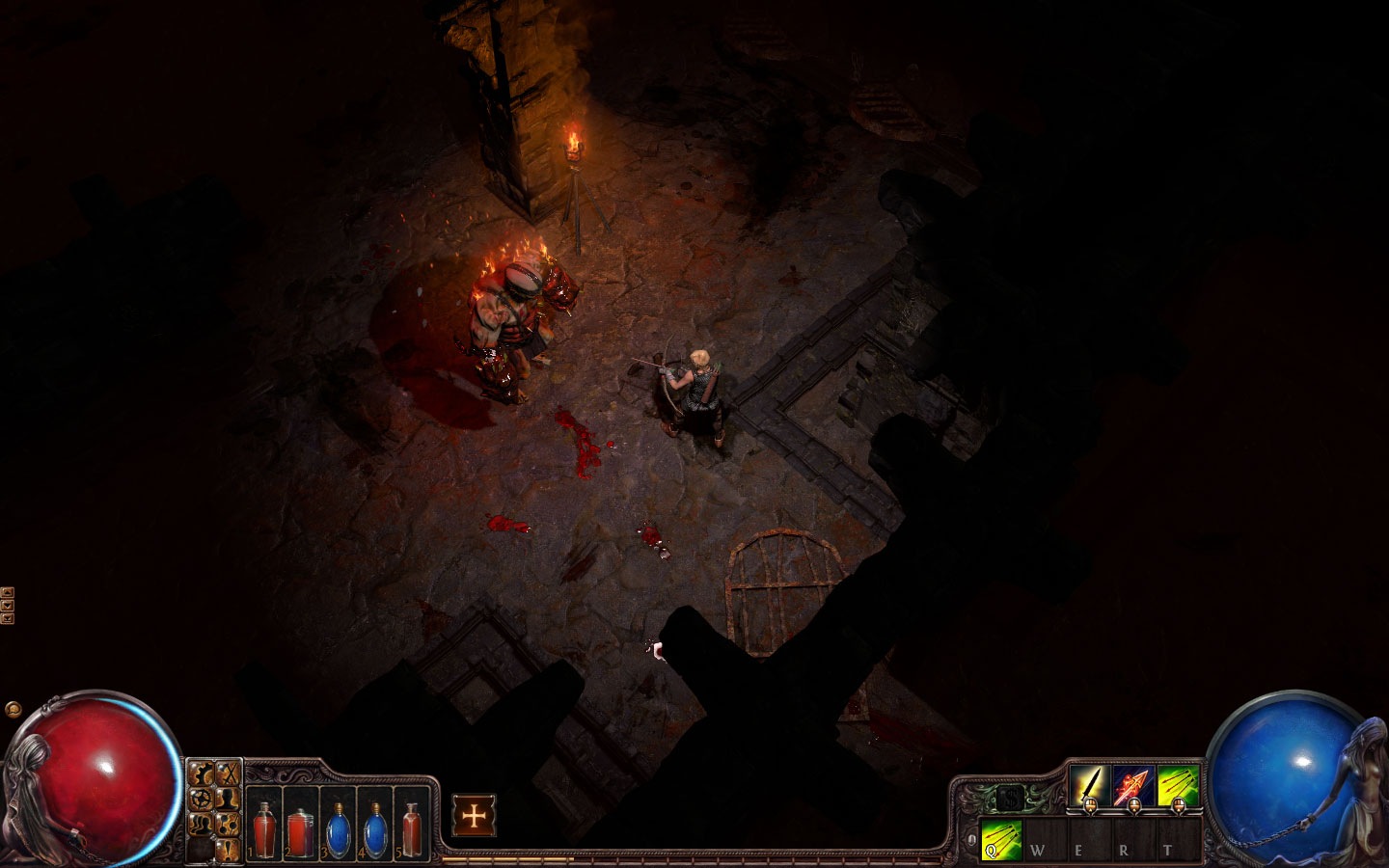Activate the Q-bound green arrows skill
The height and width of the screenshot is (868, 1389).
pos(1000,839)
